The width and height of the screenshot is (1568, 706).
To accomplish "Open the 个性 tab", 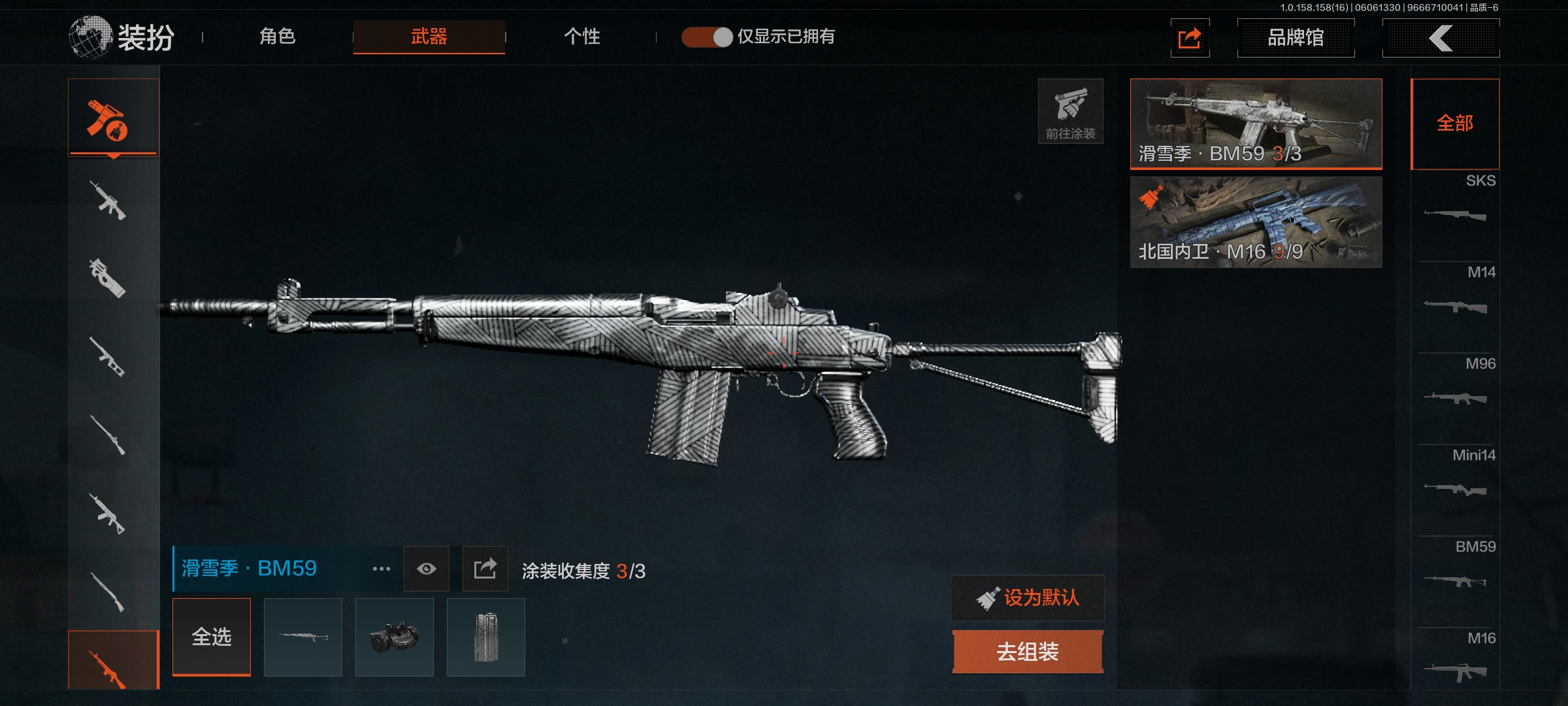I will [x=581, y=37].
